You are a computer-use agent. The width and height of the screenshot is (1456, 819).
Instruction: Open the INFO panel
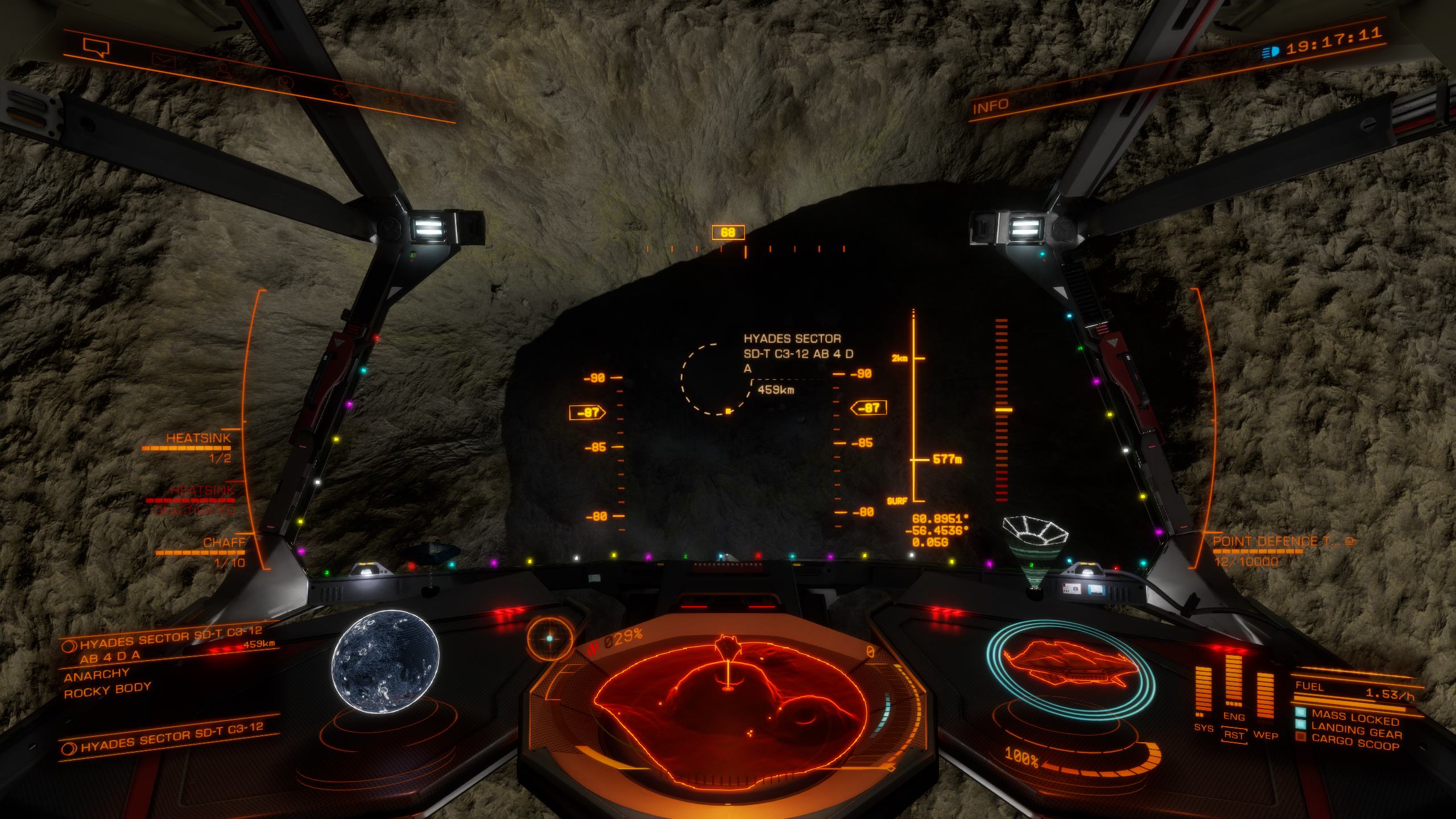click(x=990, y=106)
